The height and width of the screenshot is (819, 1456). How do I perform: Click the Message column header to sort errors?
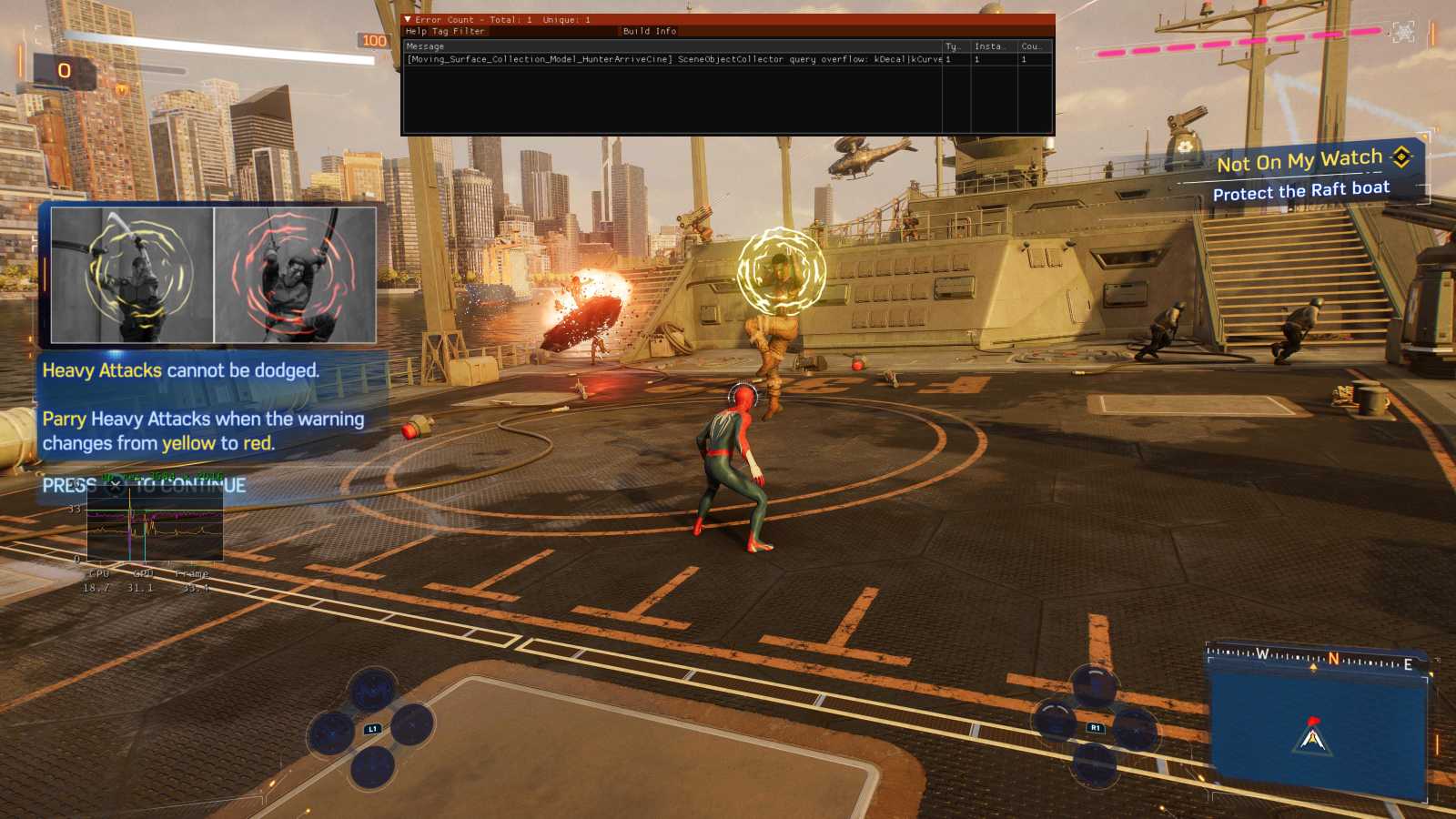(425, 45)
